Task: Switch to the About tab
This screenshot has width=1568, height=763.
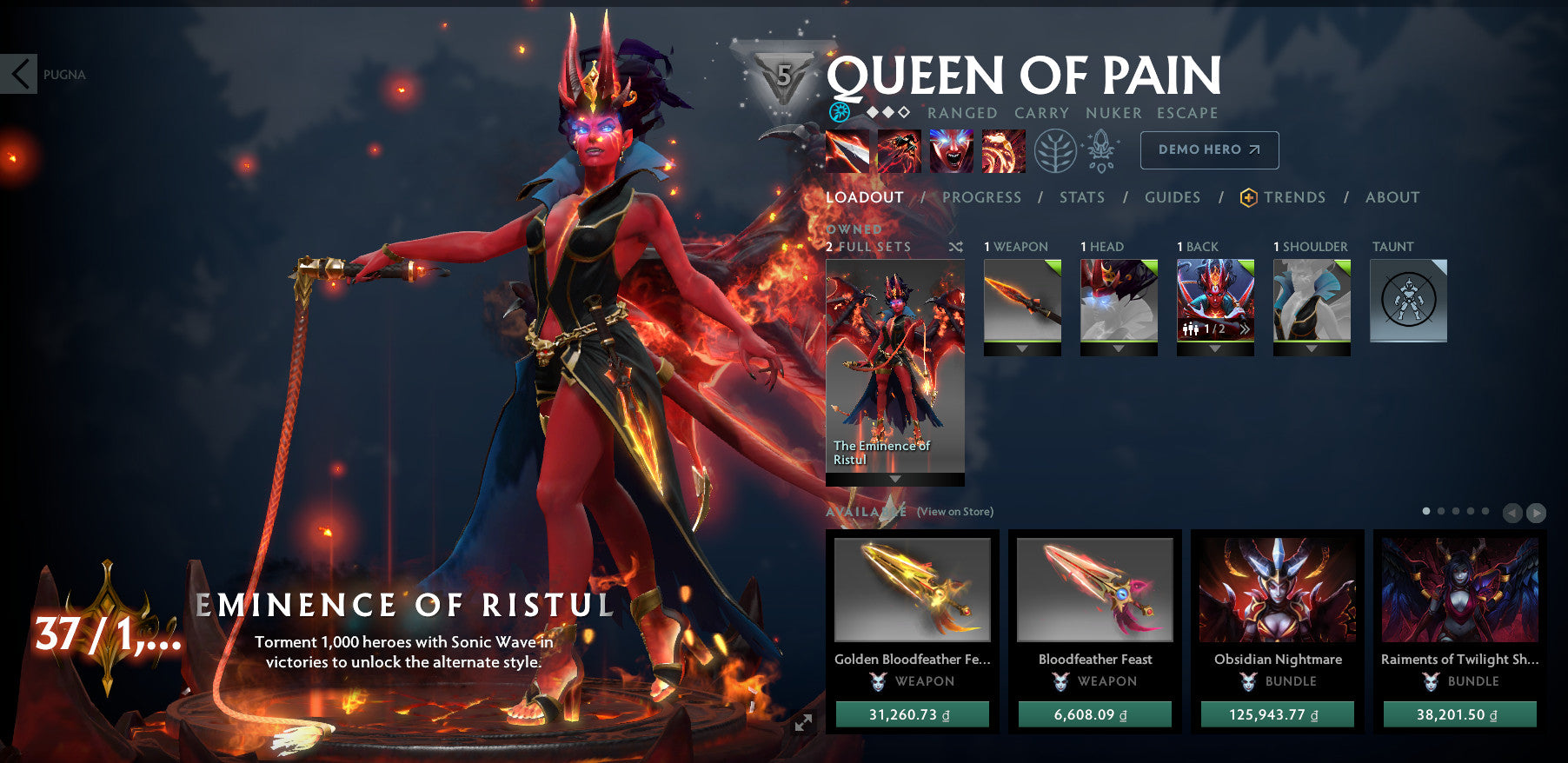Action: (x=1392, y=197)
